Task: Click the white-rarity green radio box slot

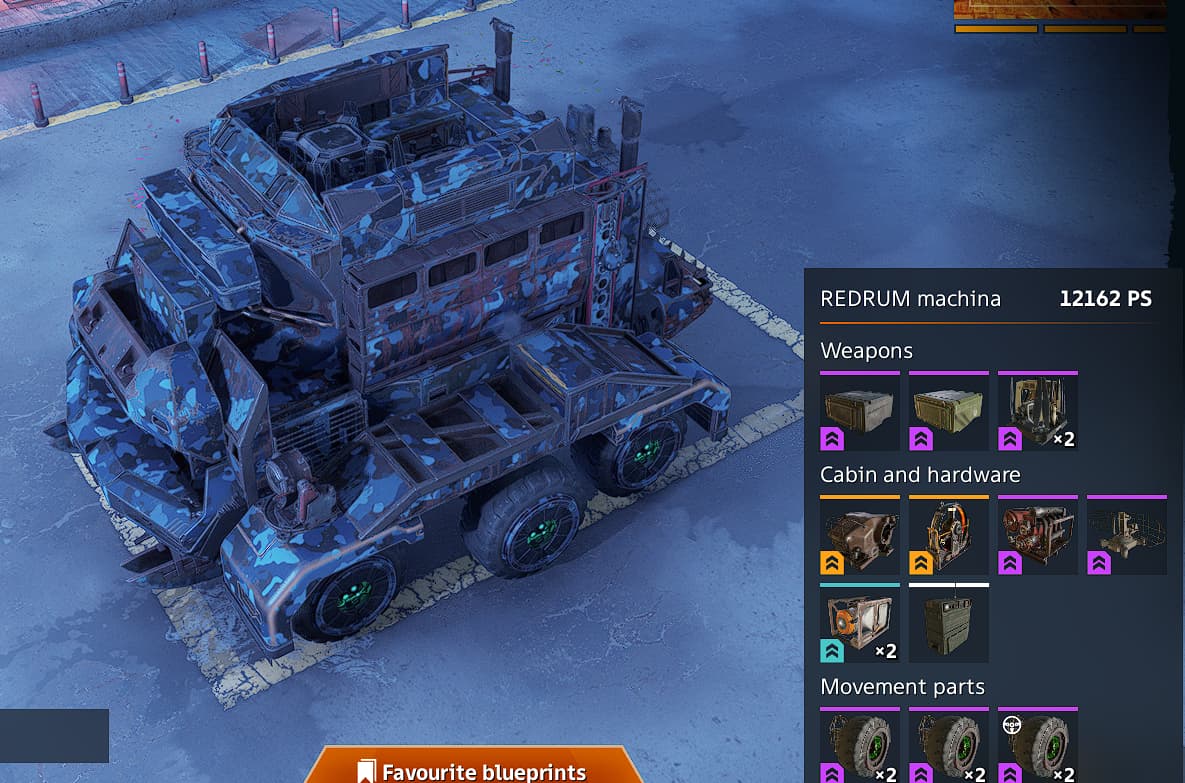Action: (948, 623)
